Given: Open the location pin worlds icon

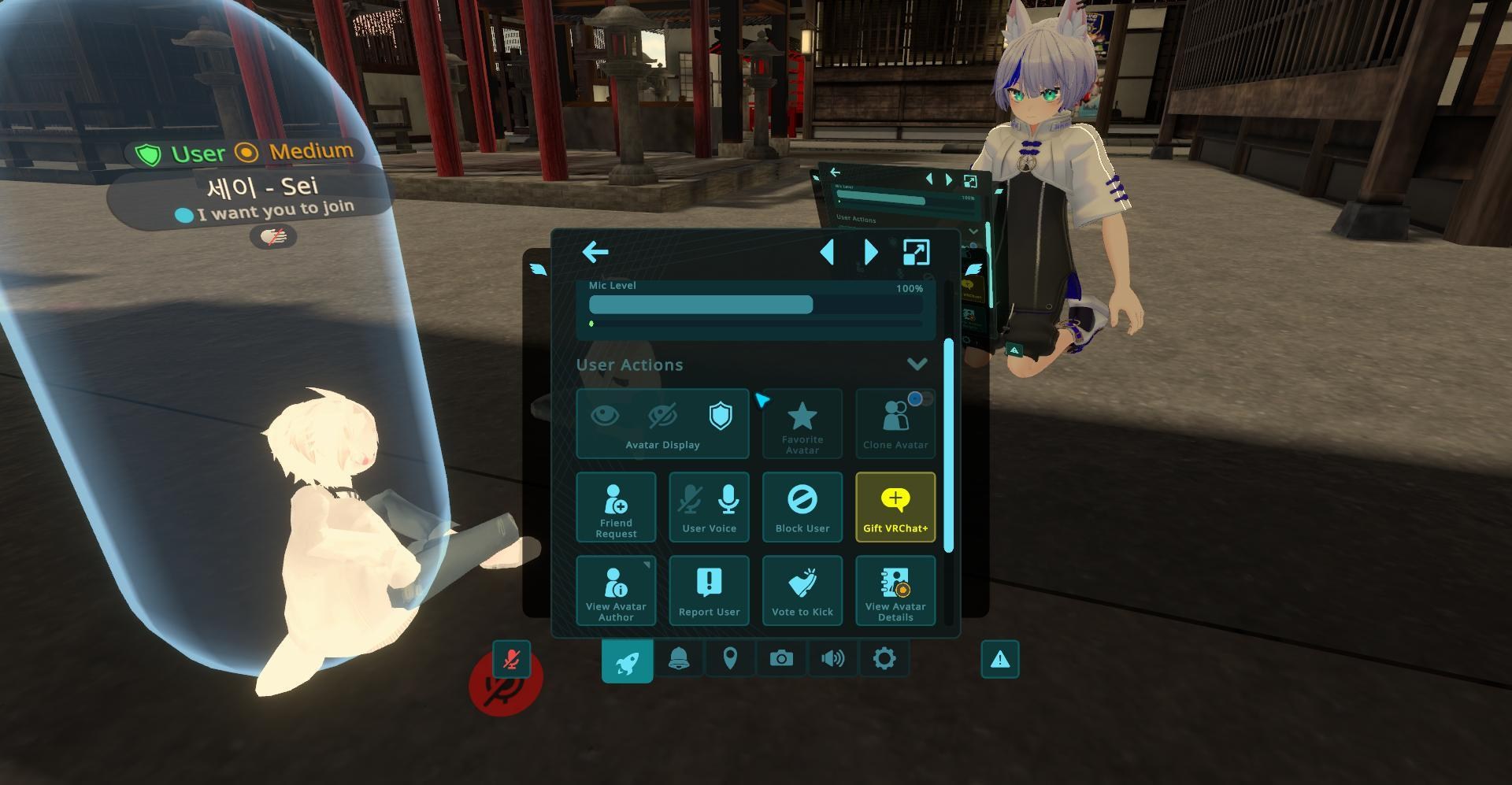Looking at the screenshot, I should (x=730, y=658).
